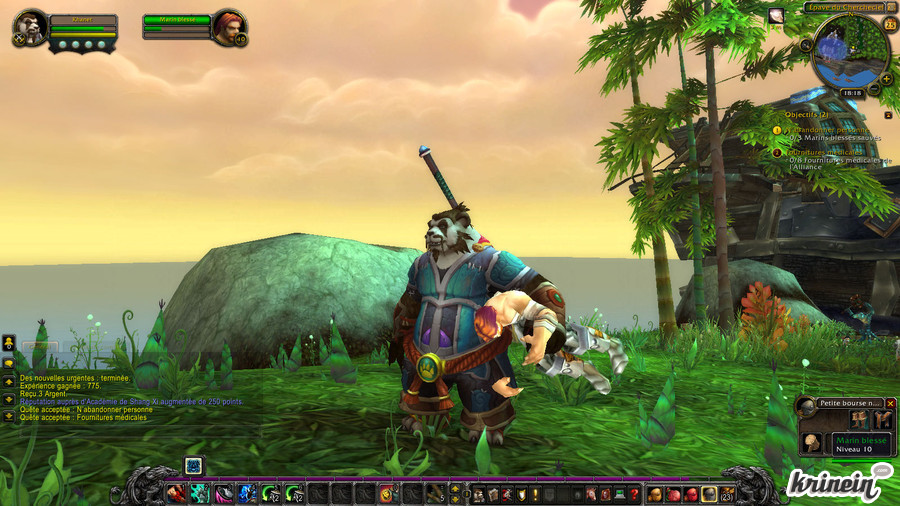Click the buff icon beside the minimap

pos(776,15)
